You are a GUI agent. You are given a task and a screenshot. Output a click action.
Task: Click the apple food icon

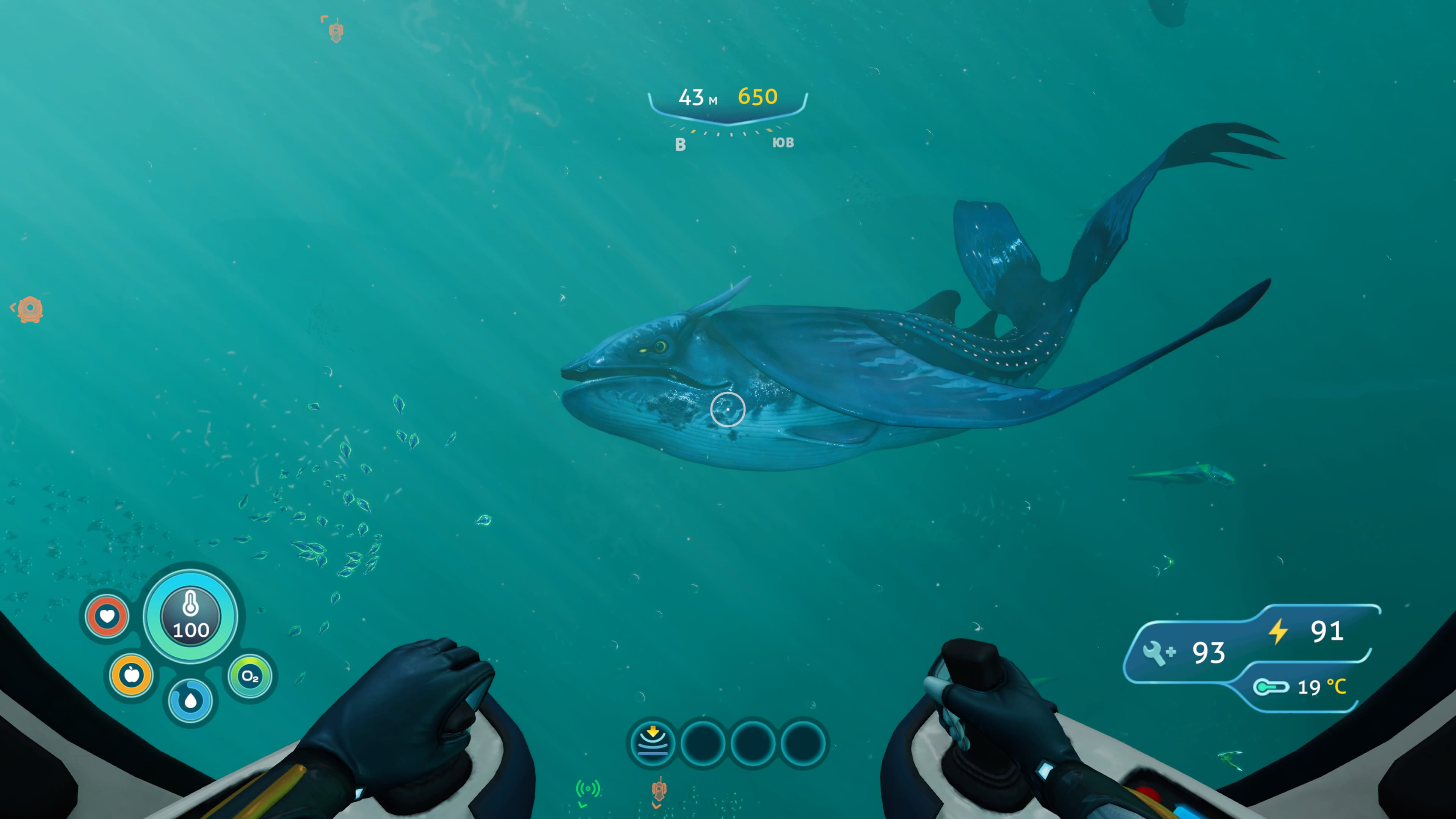pos(132,675)
